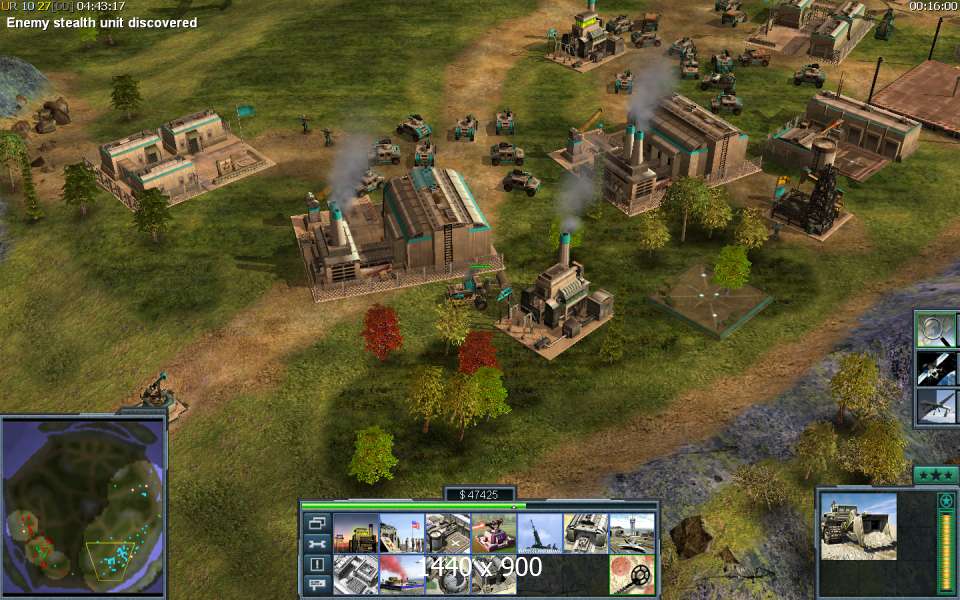Image resolution: width=960 pixels, height=600 pixels.
Task: Activate the mine-clearing detector command
Action: (x=631, y=575)
